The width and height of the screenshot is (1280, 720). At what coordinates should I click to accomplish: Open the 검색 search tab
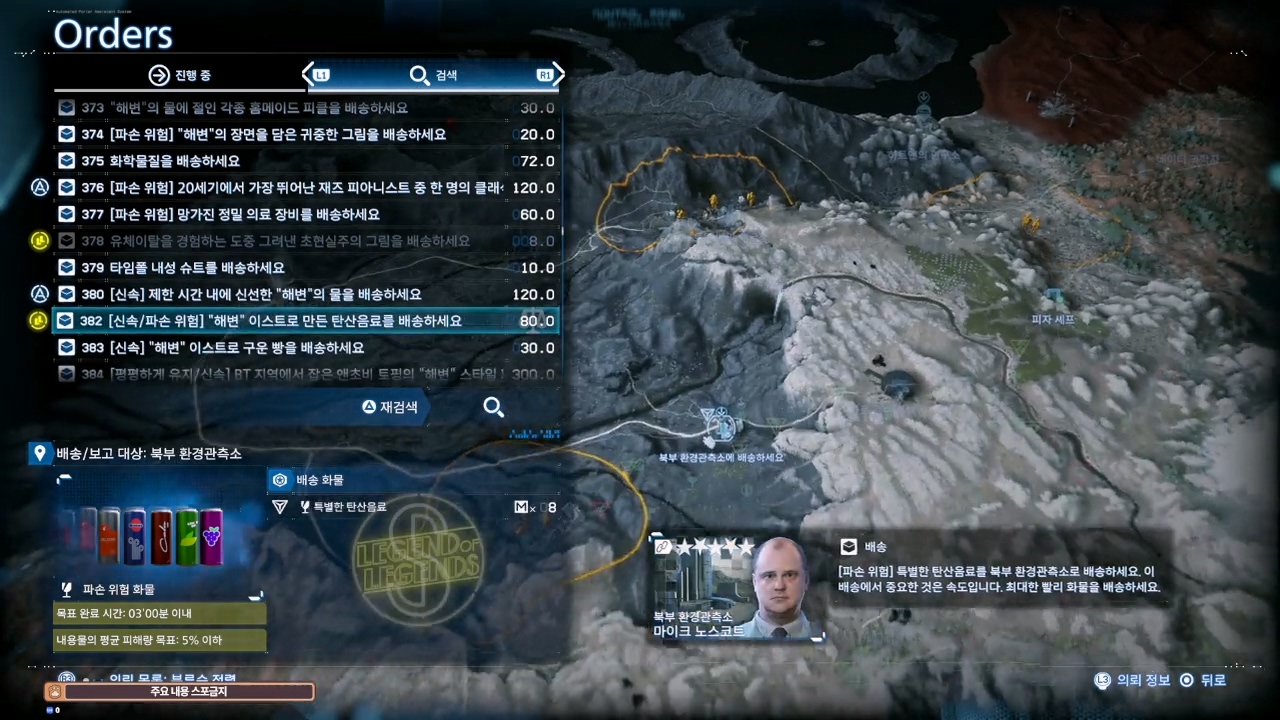click(x=434, y=75)
